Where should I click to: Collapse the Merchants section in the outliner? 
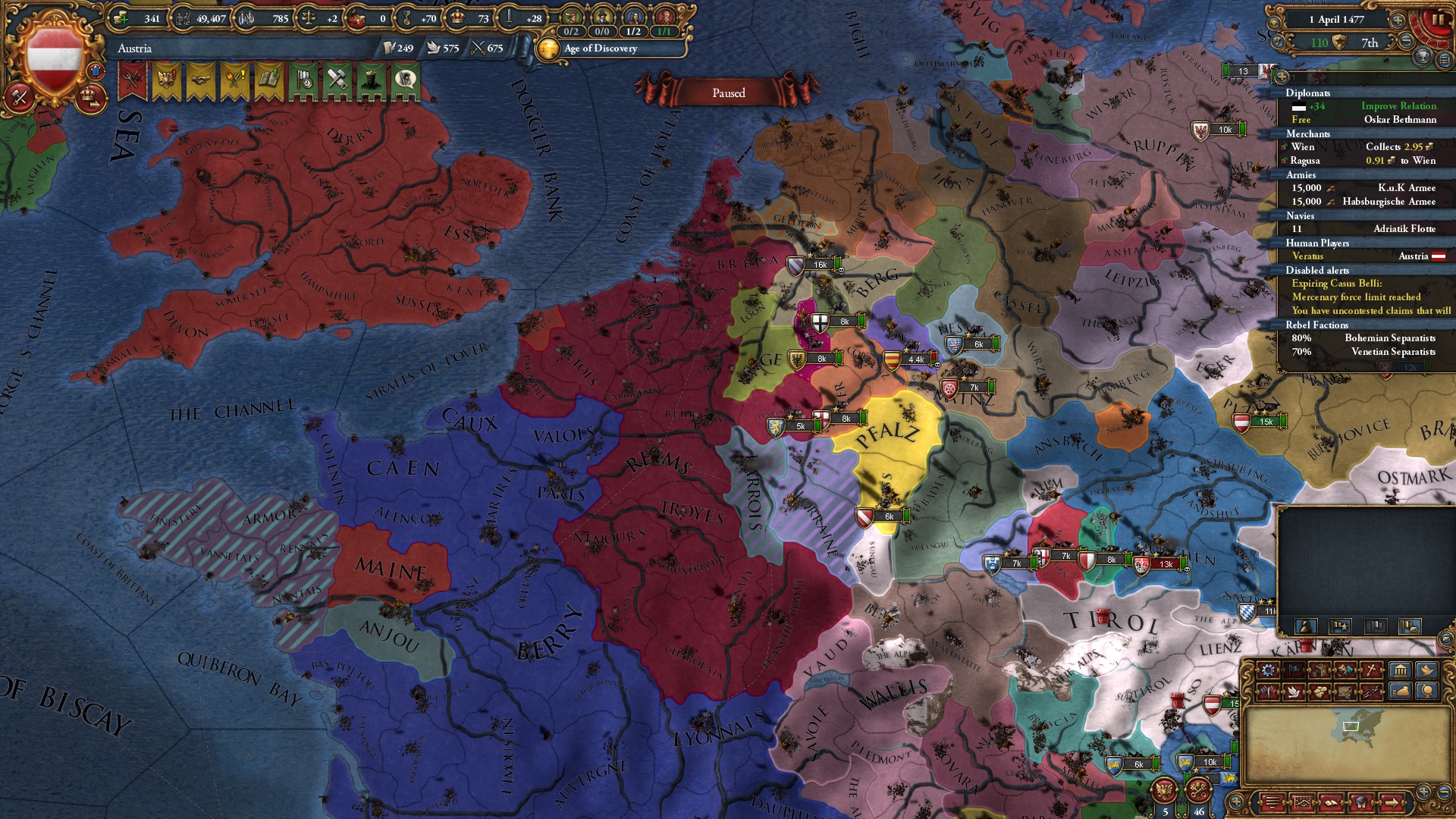(x=1307, y=134)
